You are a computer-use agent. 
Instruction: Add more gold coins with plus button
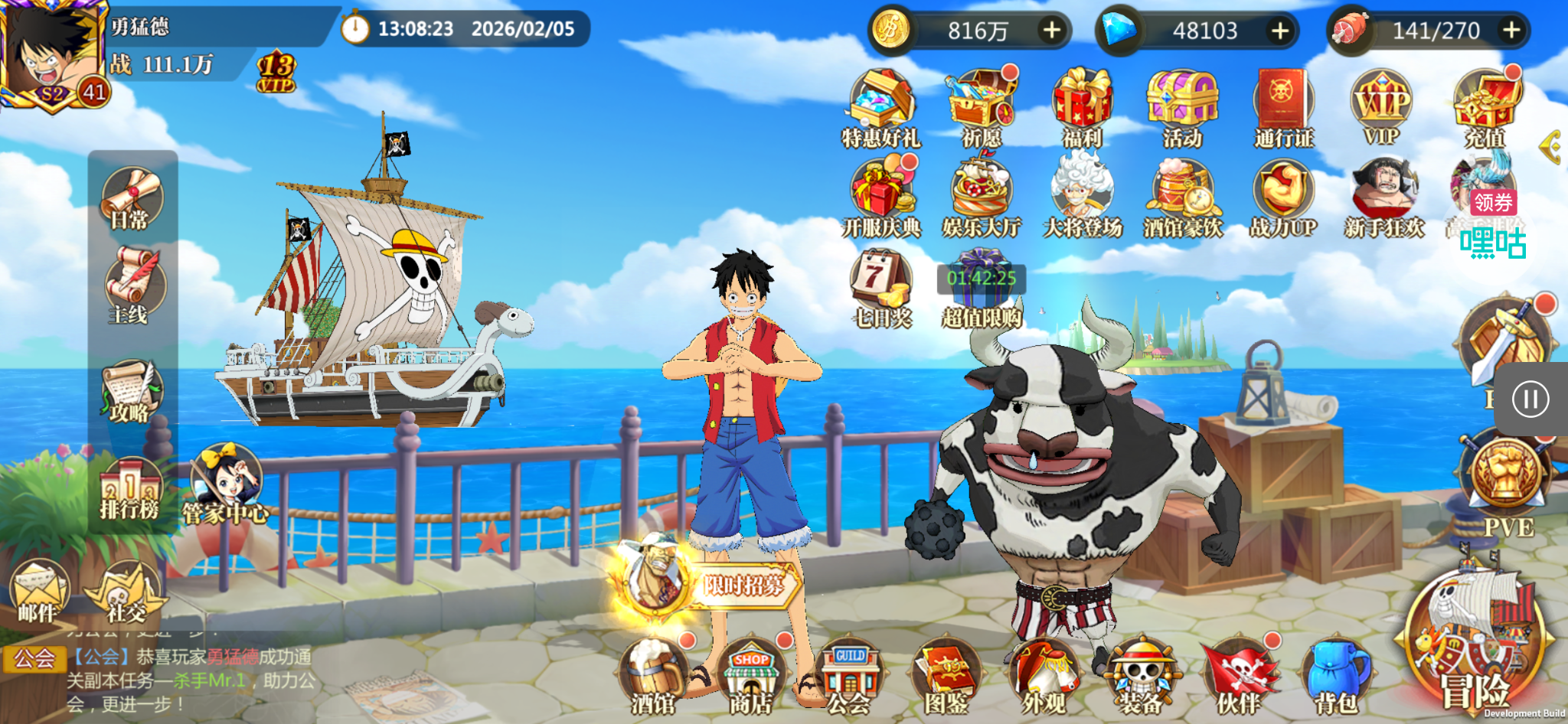1052,31
